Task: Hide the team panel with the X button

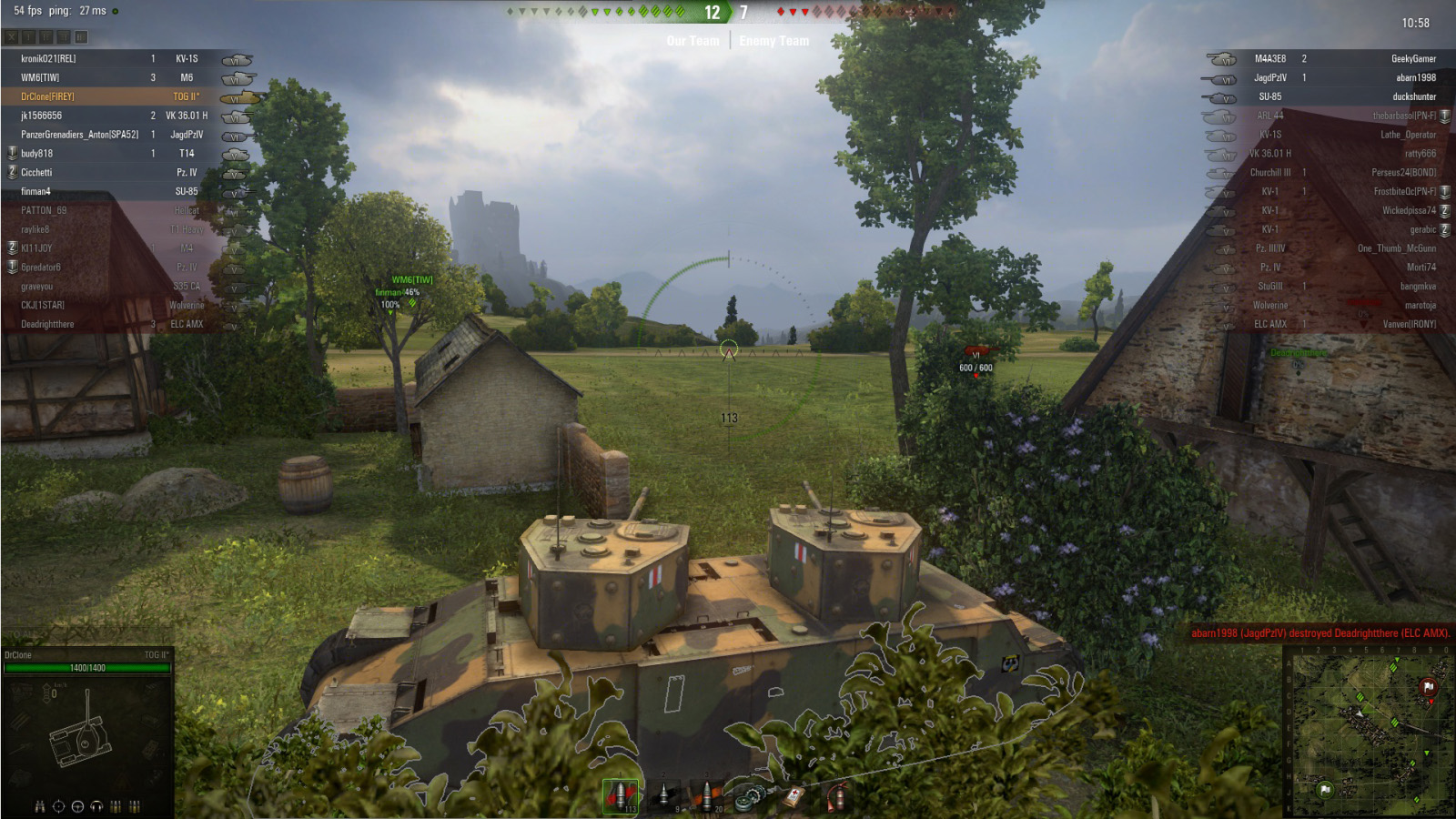Action: point(11,37)
